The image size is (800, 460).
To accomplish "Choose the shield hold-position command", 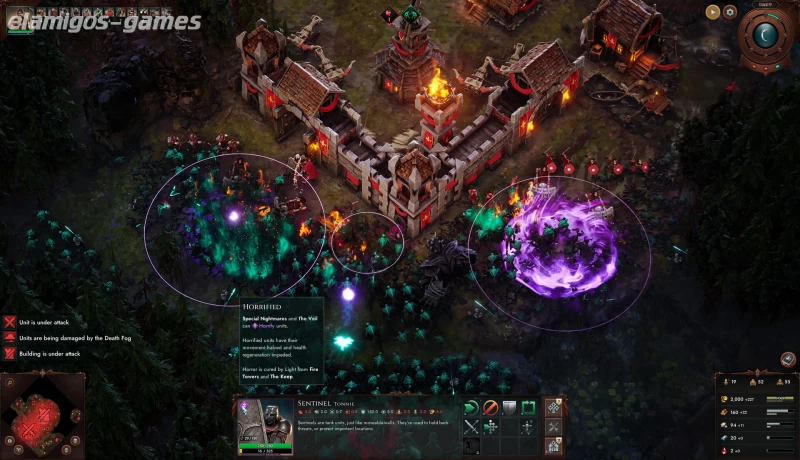I will tap(509, 407).
